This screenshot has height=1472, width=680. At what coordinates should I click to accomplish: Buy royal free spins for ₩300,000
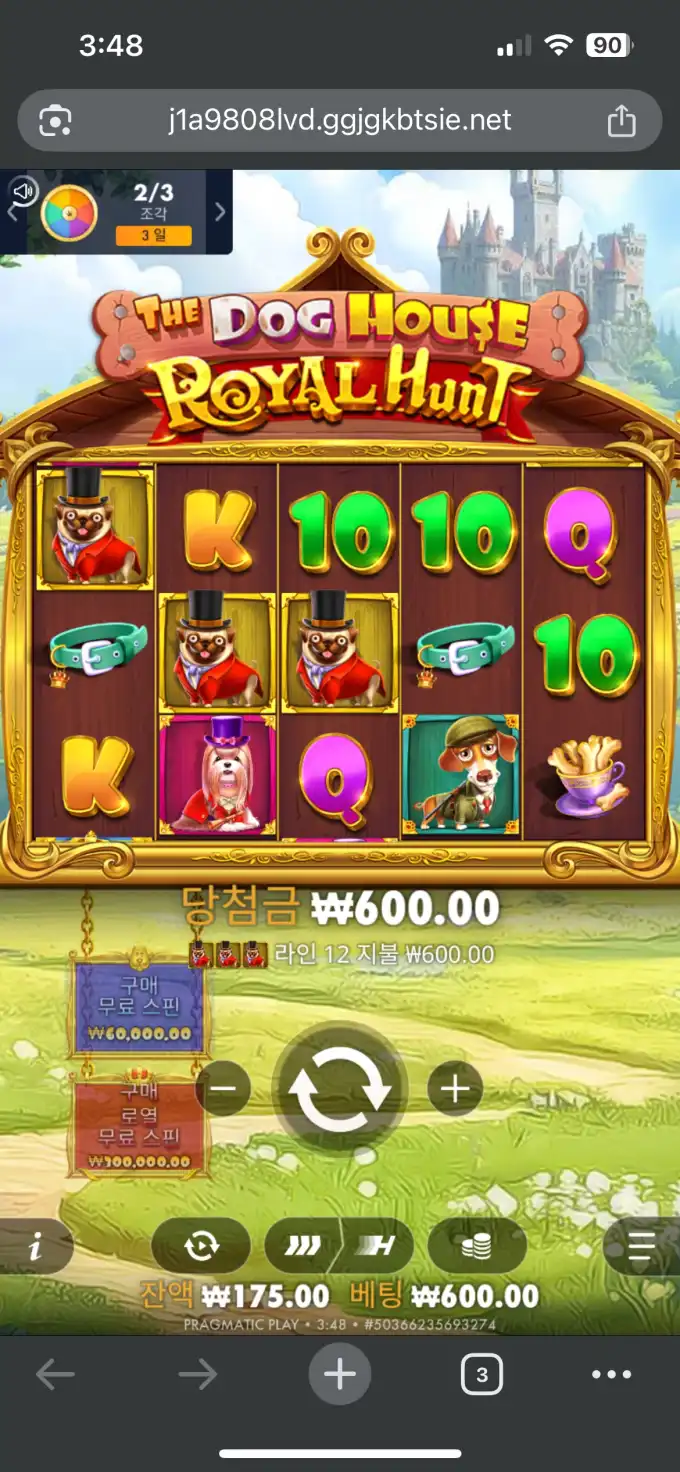[x=139, y=1125]
